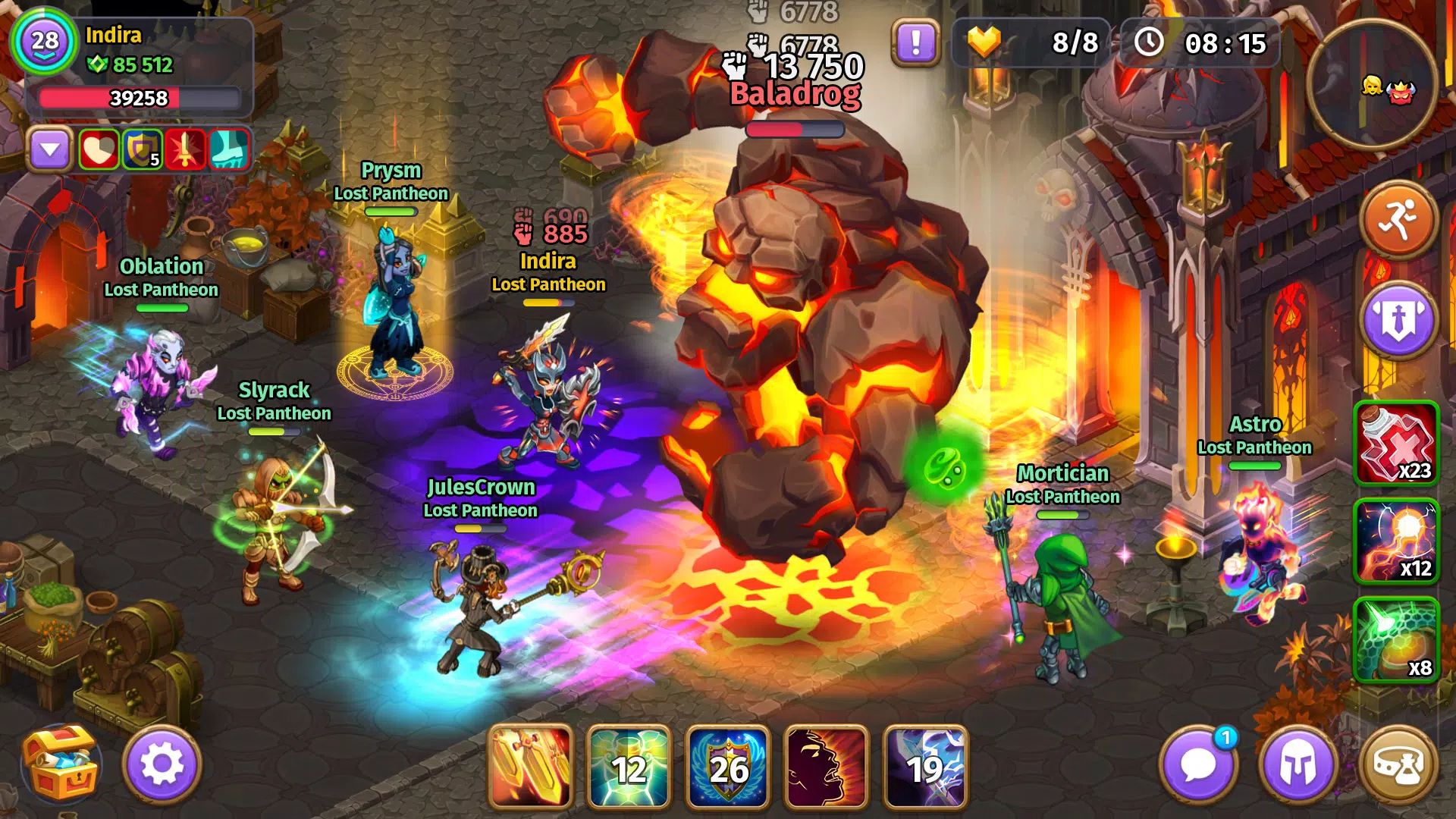Use the green potion consumable x8
The height and width of the screenshot is (819, 1456).
click(x=1396, y=639)
